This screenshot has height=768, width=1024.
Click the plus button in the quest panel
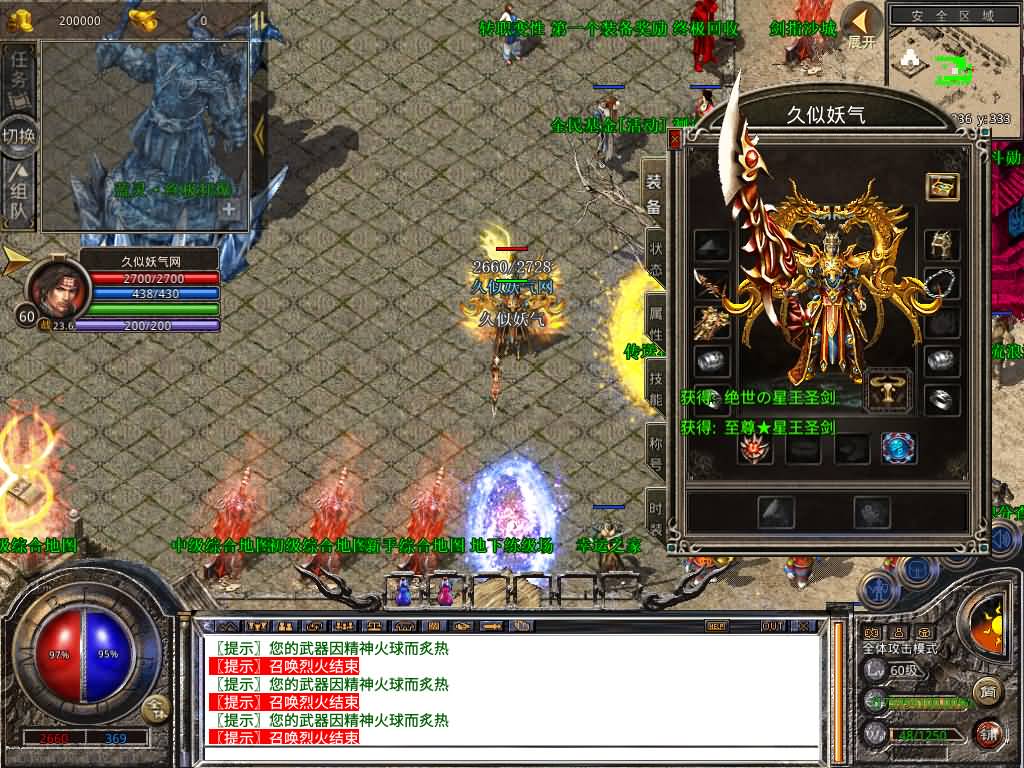tap(229, 210)
